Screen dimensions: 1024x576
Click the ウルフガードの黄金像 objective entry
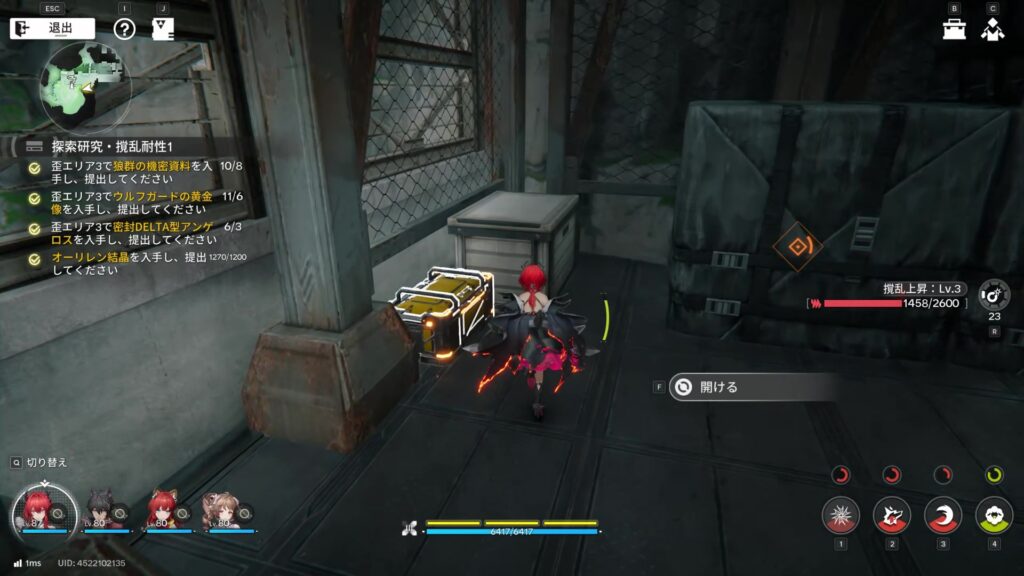(x=132, y=204)
